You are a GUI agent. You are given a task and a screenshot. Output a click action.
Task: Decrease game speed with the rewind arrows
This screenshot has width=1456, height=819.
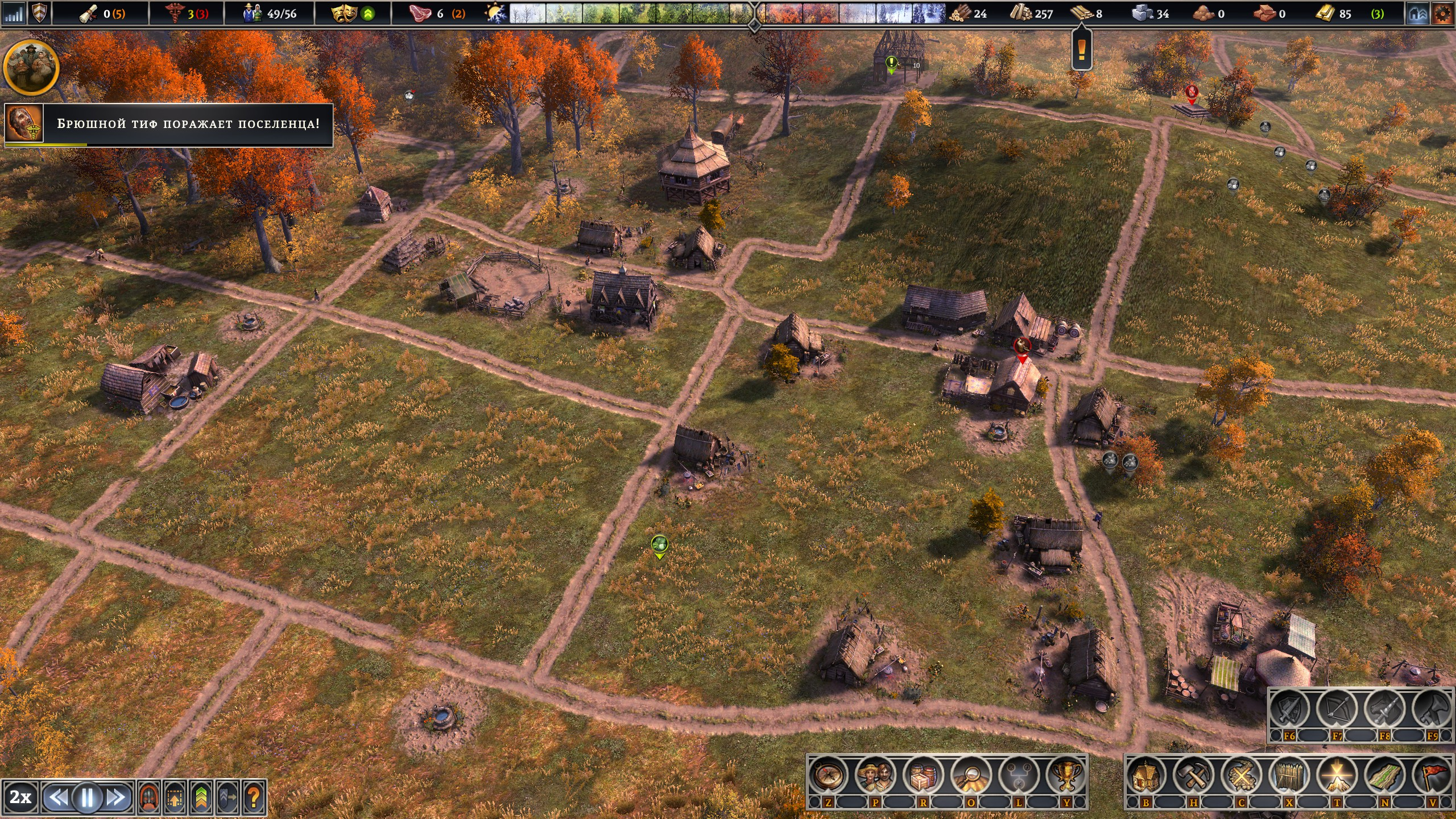(x=58, y=797)
